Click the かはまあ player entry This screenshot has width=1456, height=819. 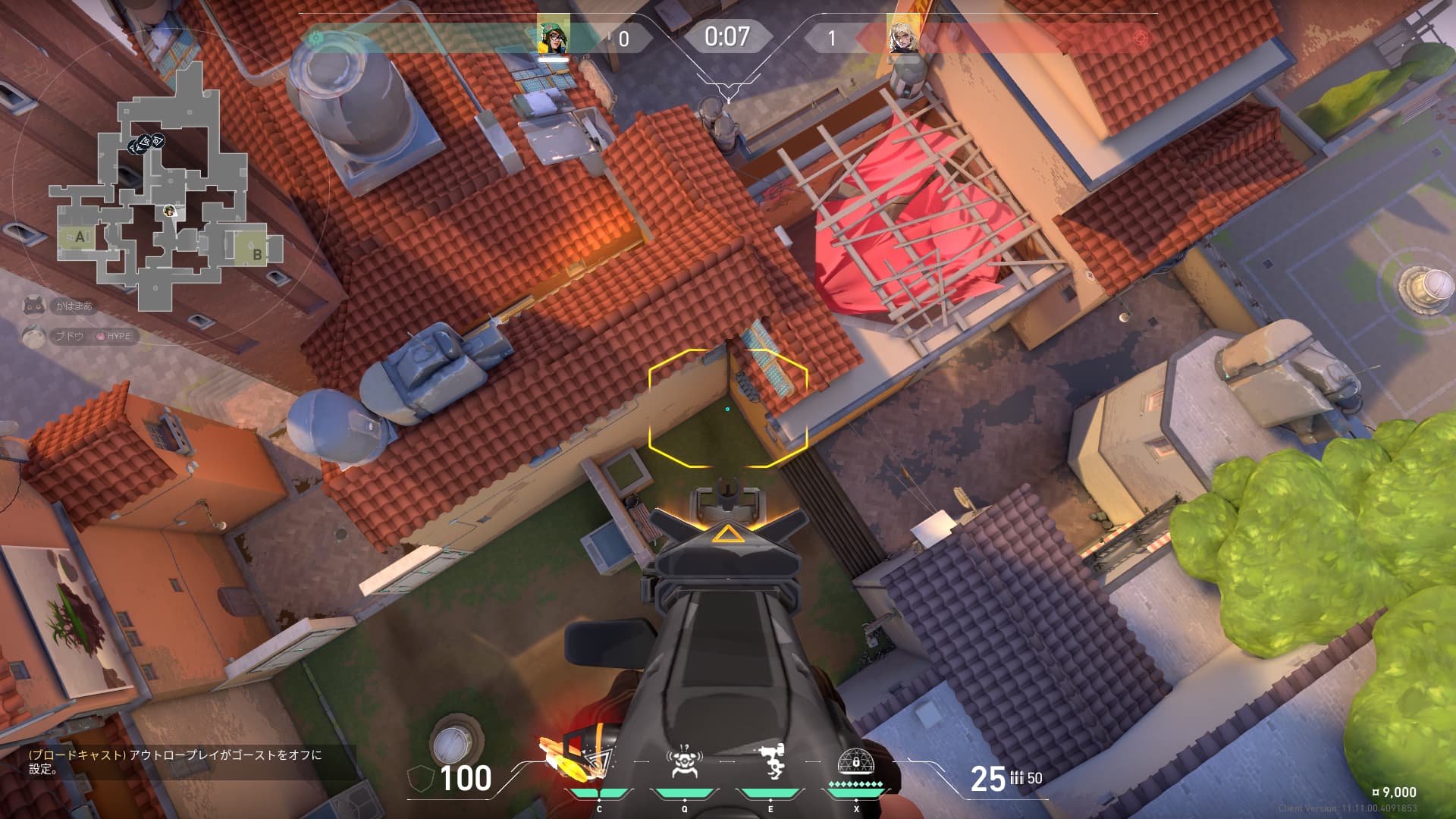(x=64, y=306)
